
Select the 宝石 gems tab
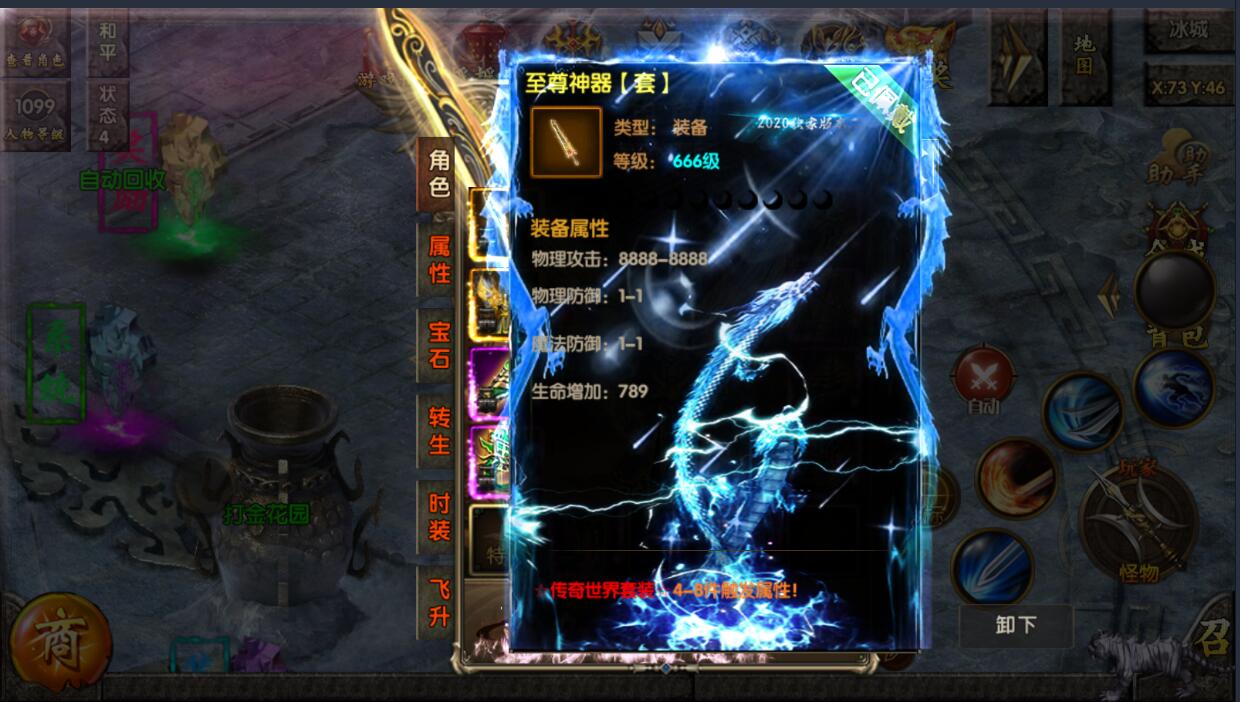click(x=439, y=345)
